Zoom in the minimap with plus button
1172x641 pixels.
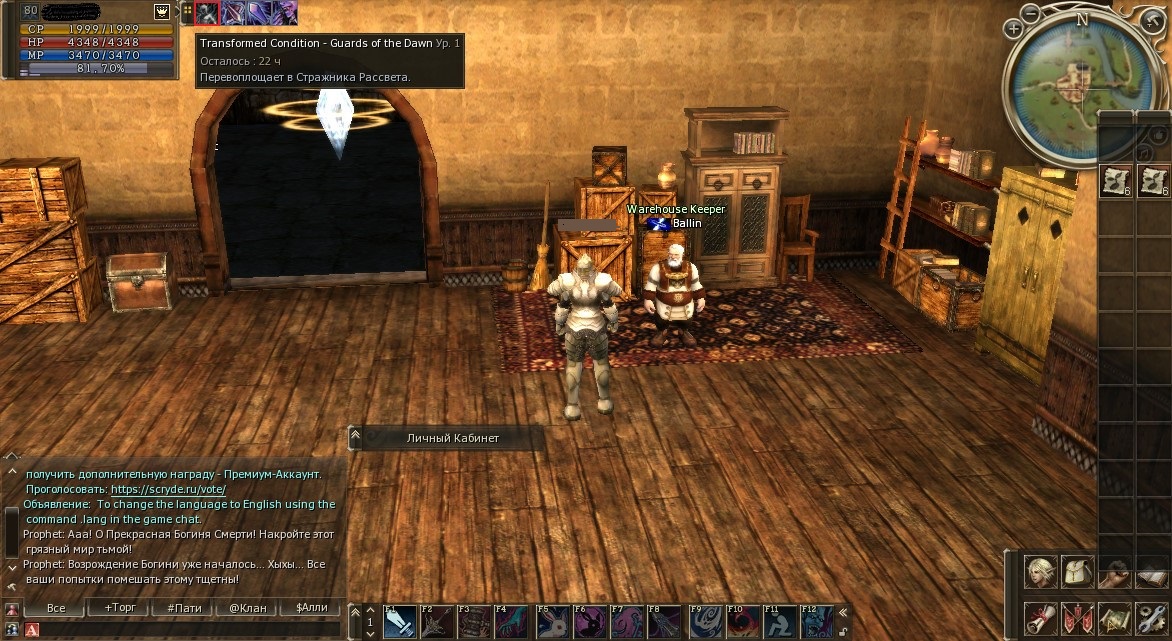[1013, 30]
